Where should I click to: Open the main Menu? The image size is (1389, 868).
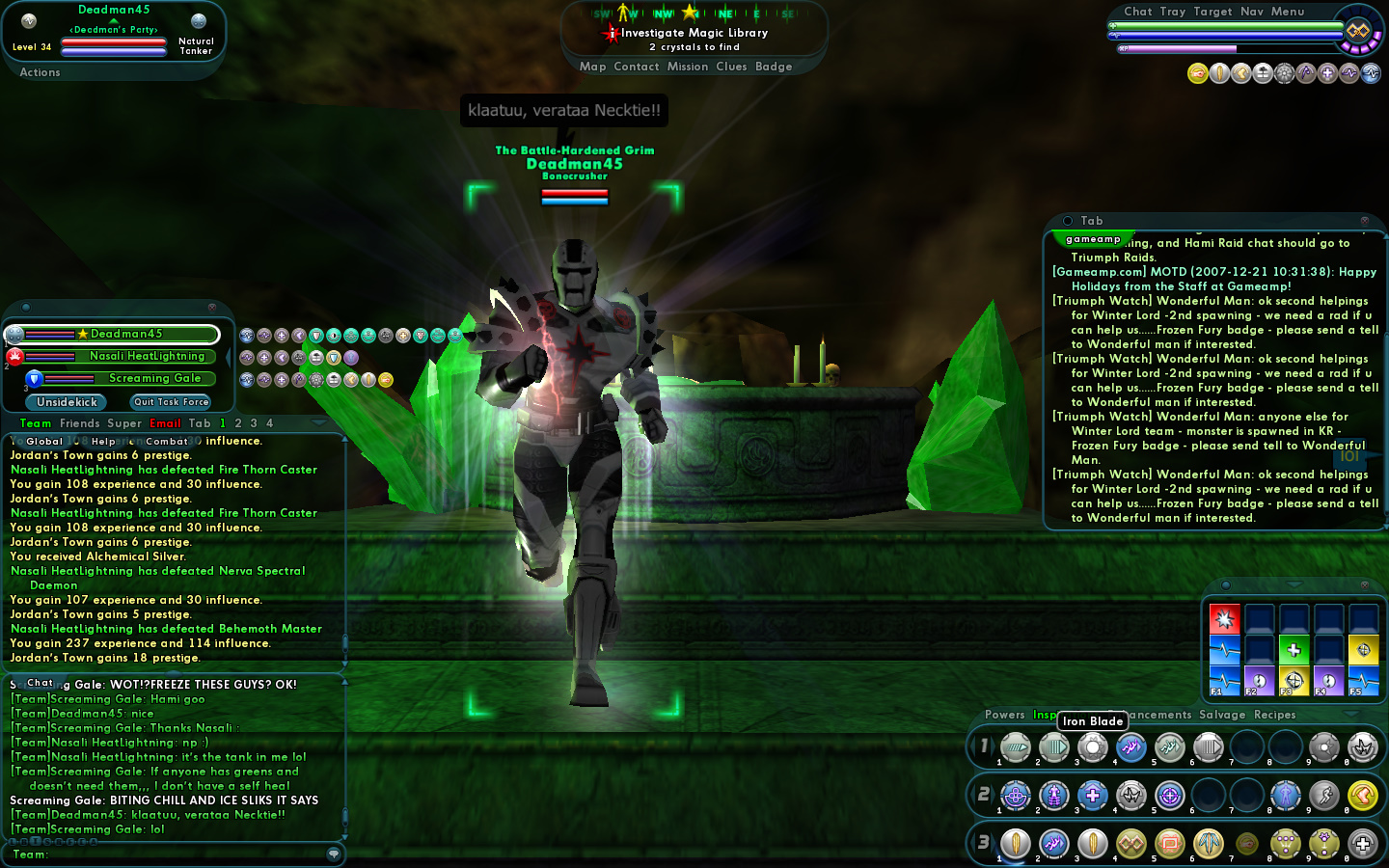[1287, 12]
